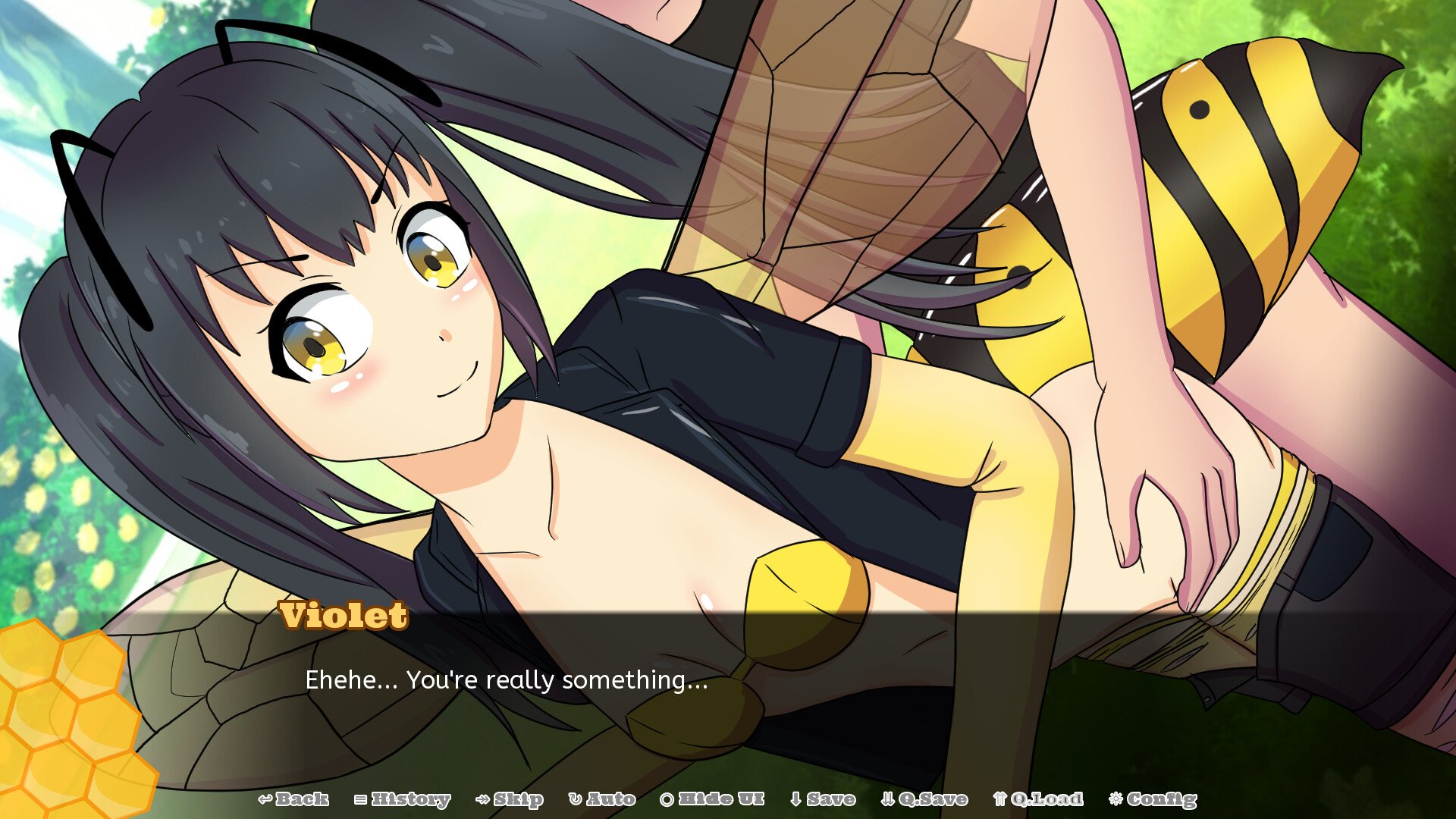Toggle Auto advance mode
The image size is (1456, 819).
point(602,799)
